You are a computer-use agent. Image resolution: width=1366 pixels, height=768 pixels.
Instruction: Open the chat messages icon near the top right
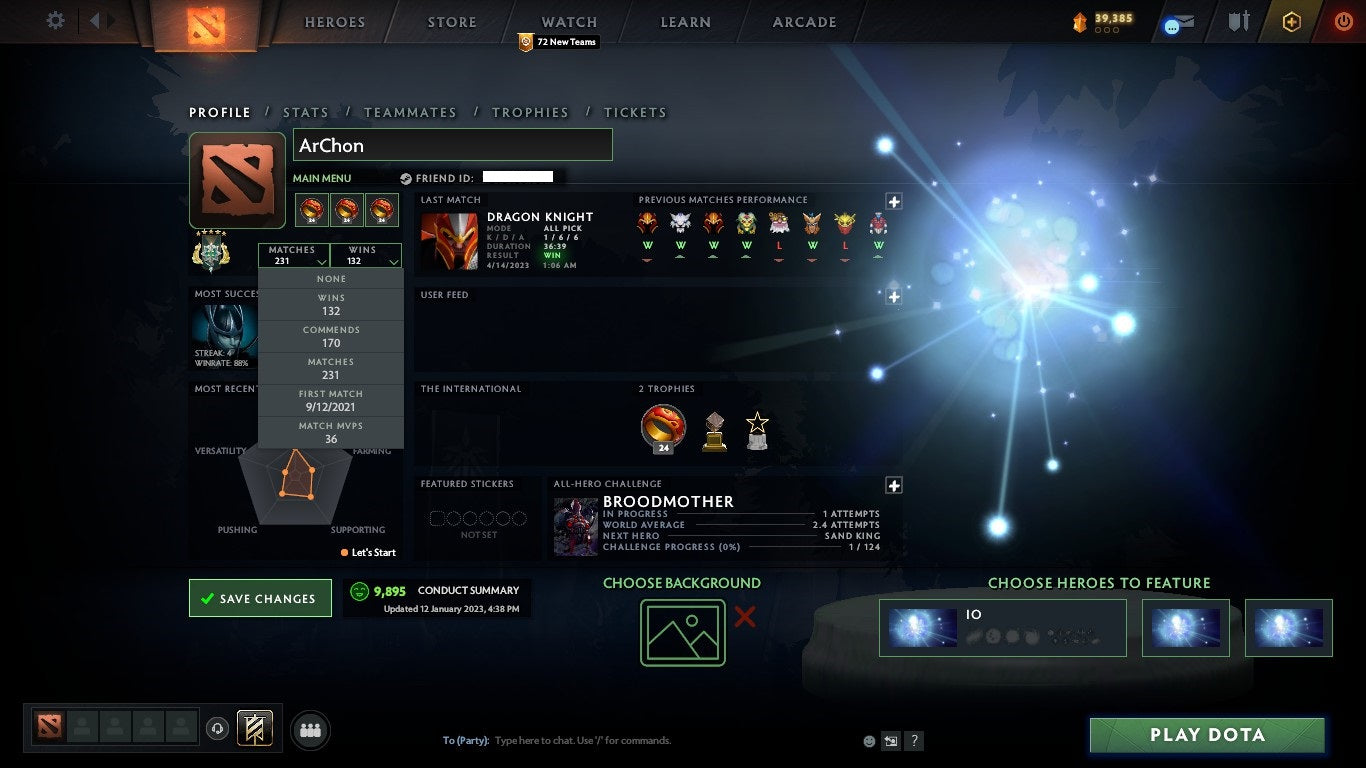1177,23
